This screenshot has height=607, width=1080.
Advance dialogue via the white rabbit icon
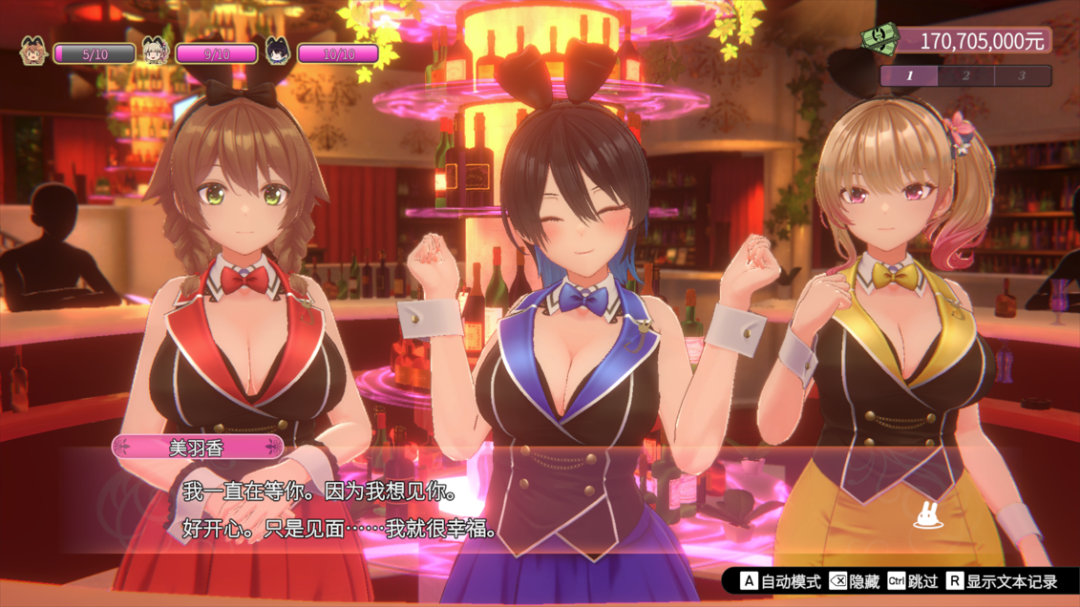pyautogui.click(x=929, y=517)
